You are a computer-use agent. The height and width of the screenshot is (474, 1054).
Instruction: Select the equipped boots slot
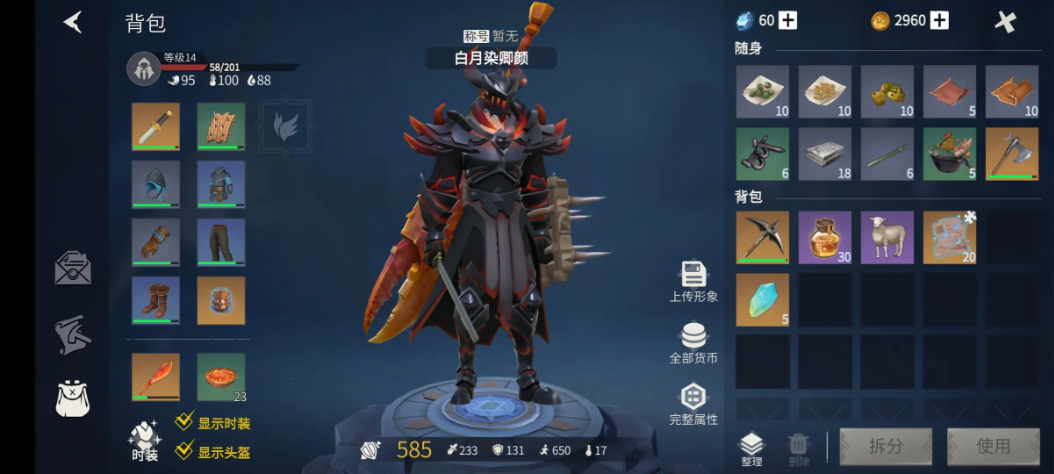click(156, 300)
